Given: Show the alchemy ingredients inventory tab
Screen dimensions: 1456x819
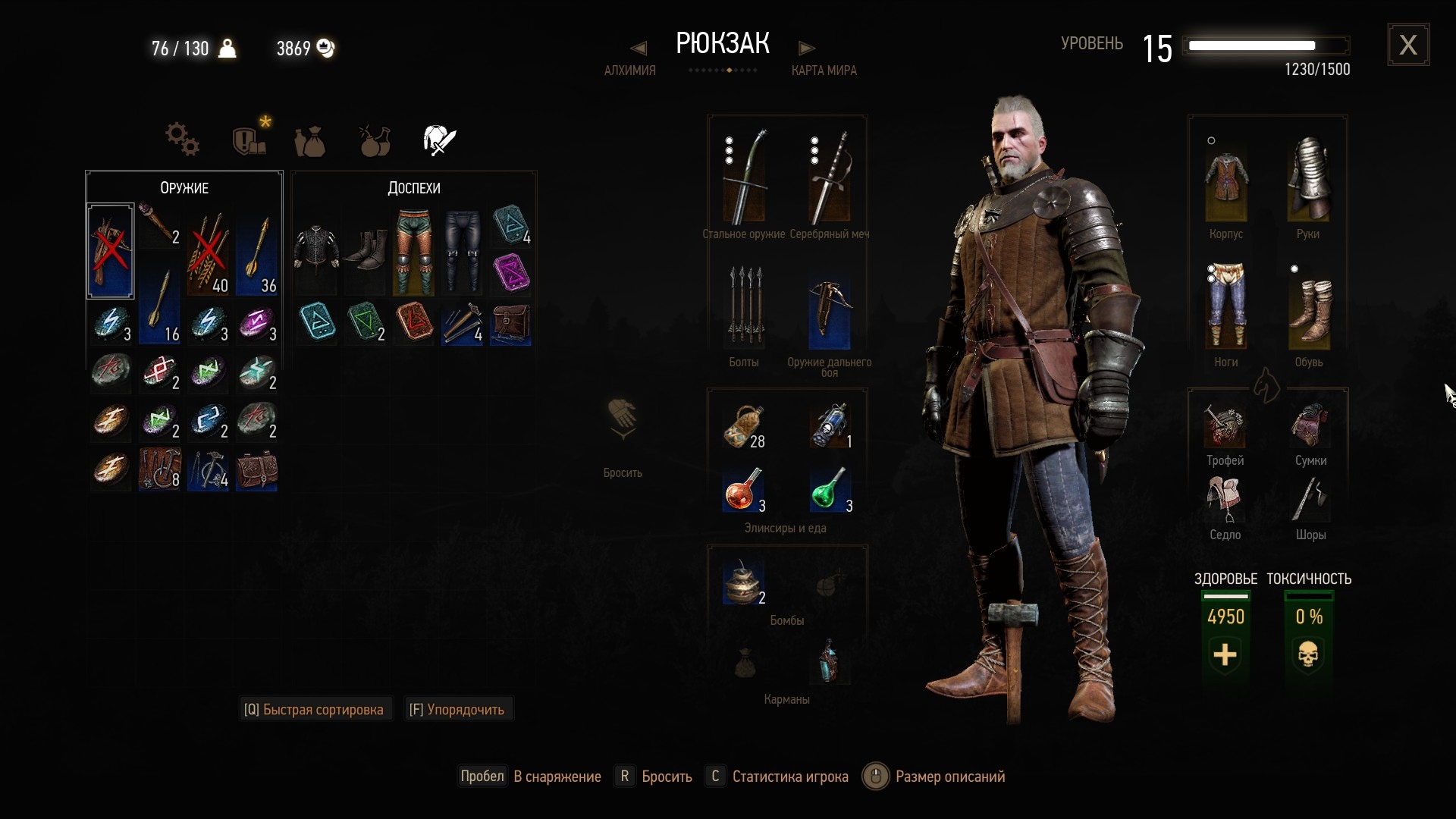Looking at the screenshot, I should (375, 140).
